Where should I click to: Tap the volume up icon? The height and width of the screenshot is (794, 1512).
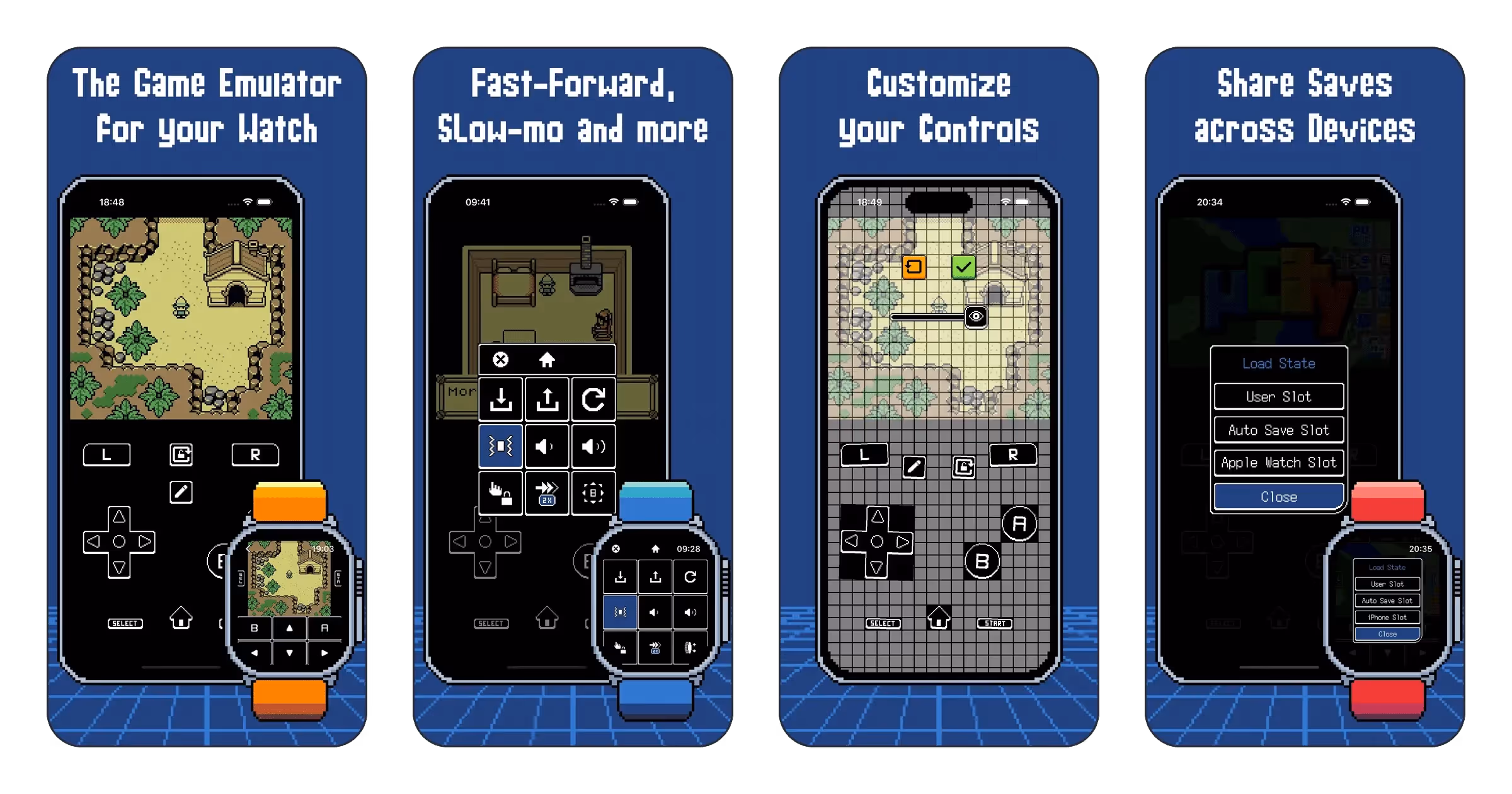593,447
